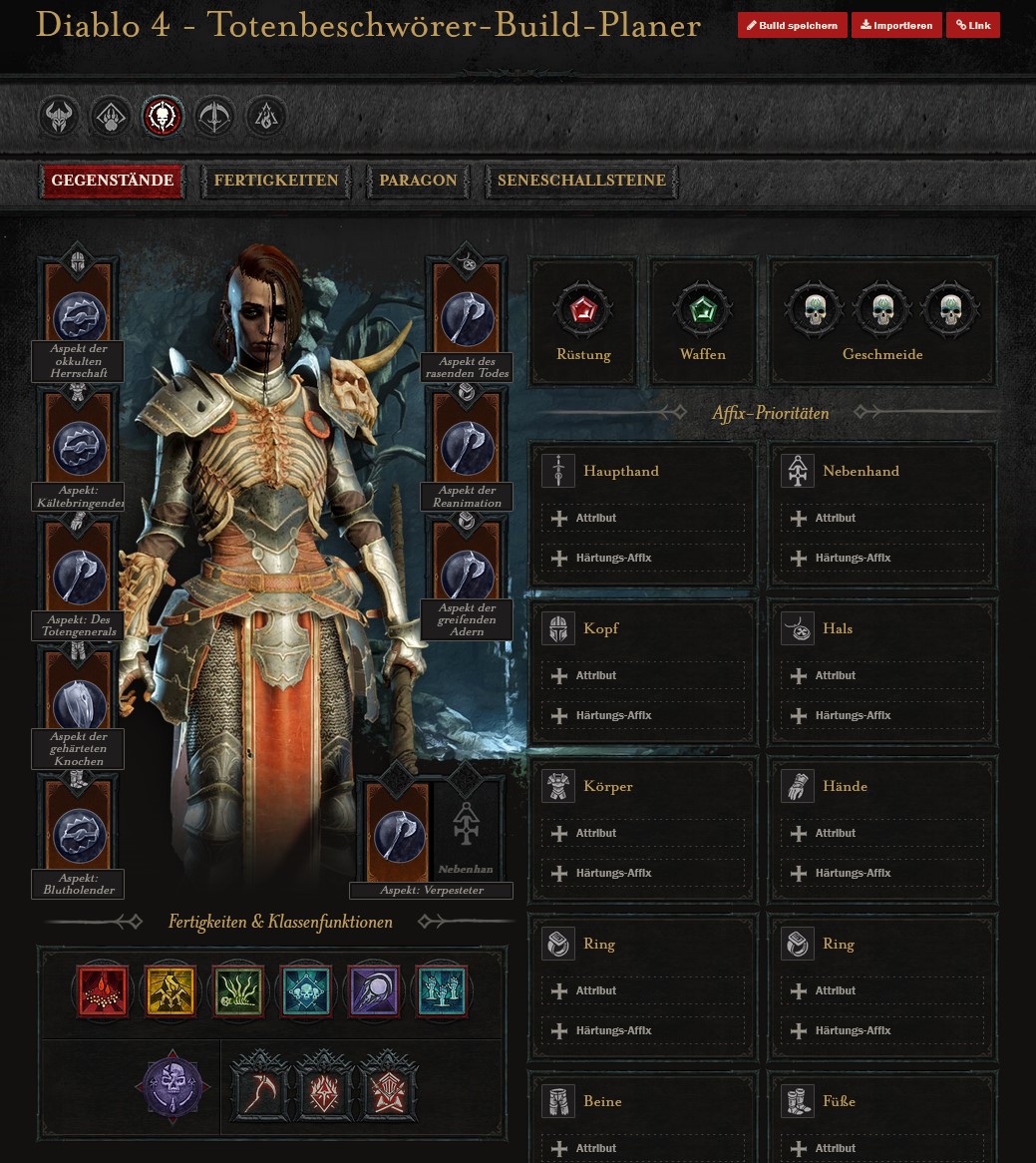Viewport: 1036px width, 1163px height.
Task: Open the Importieren dialog
Action: tap(896, 26)
